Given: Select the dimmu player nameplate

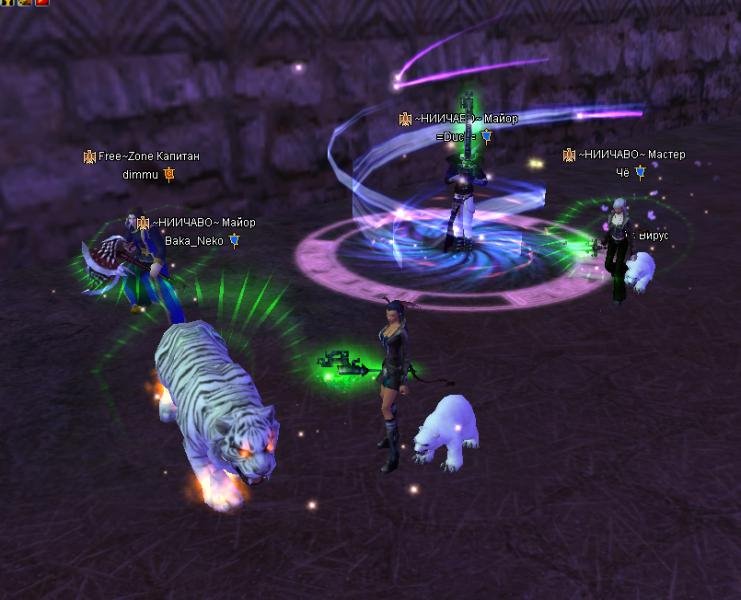Looking at the screenshot, I should pyautogui.click(x=141, y=174).
